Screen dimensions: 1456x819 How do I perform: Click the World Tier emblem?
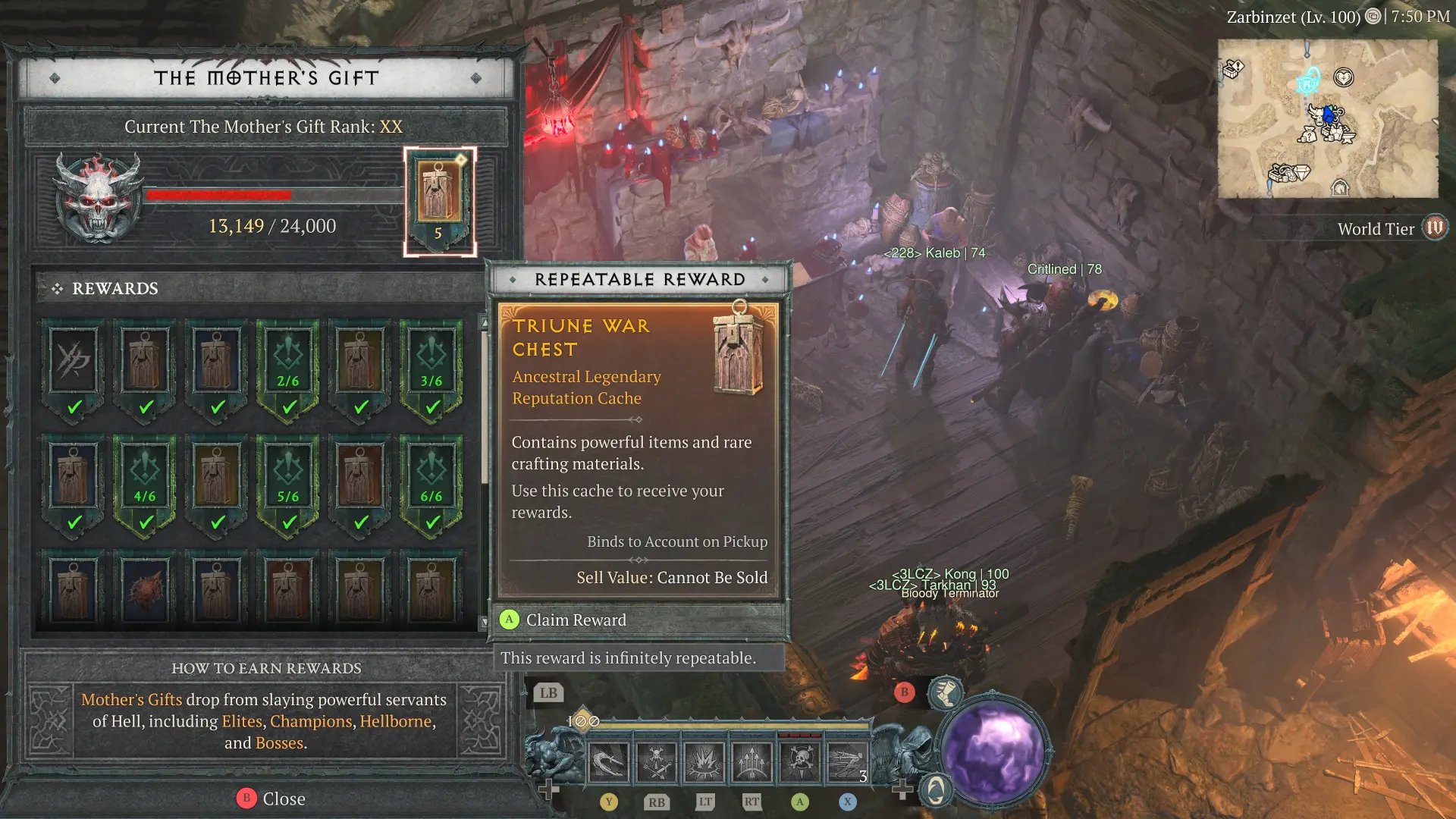1435,228
